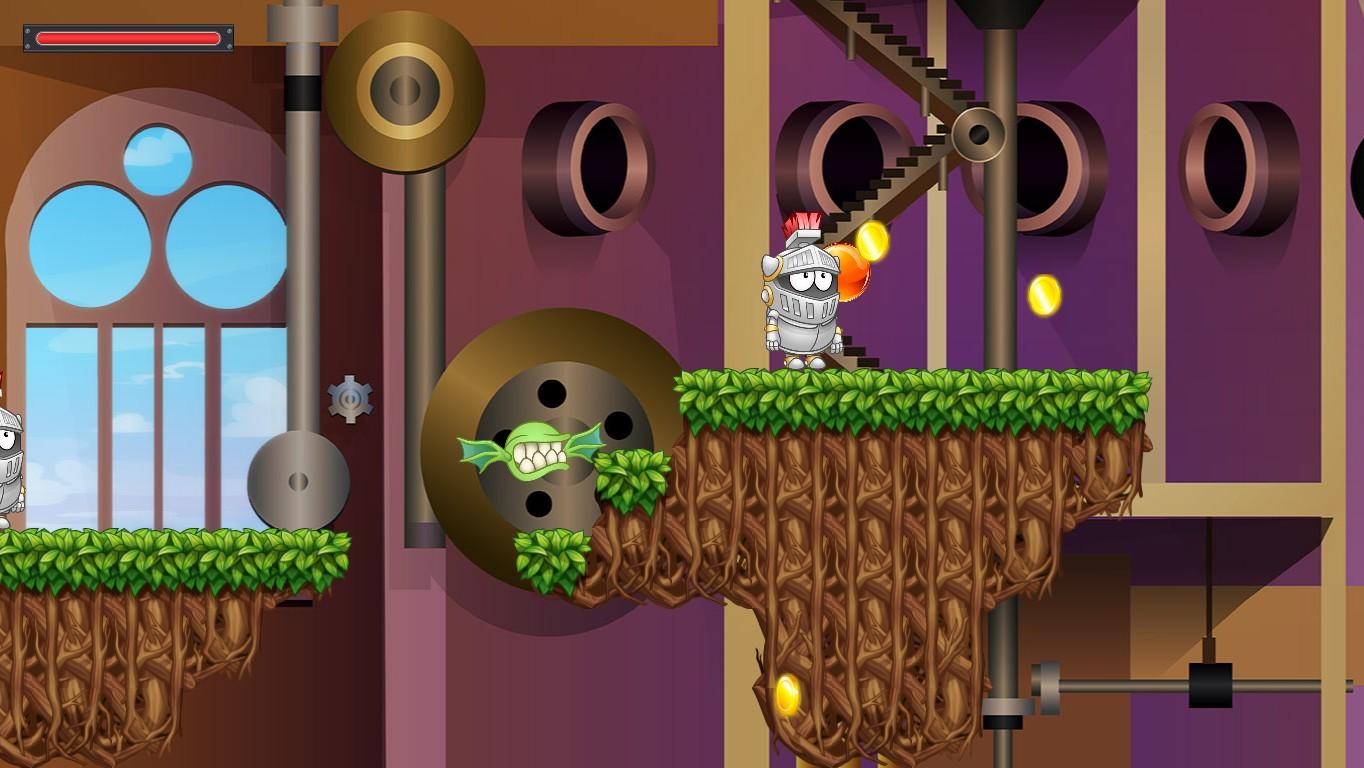This screenshot has height=768, width=1364.
Task: Select the red plume on the knight's helmet
Action: 800,222
